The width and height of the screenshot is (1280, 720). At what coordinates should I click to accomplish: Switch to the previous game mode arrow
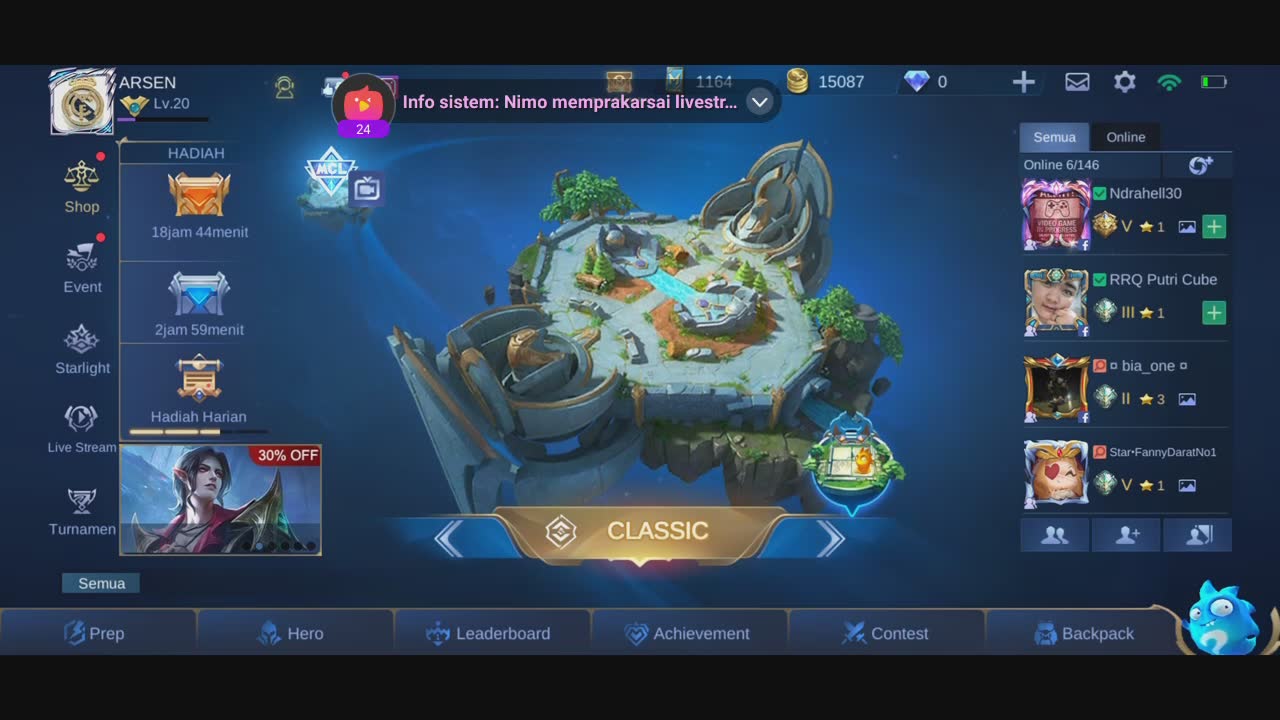tap(449, 539)
